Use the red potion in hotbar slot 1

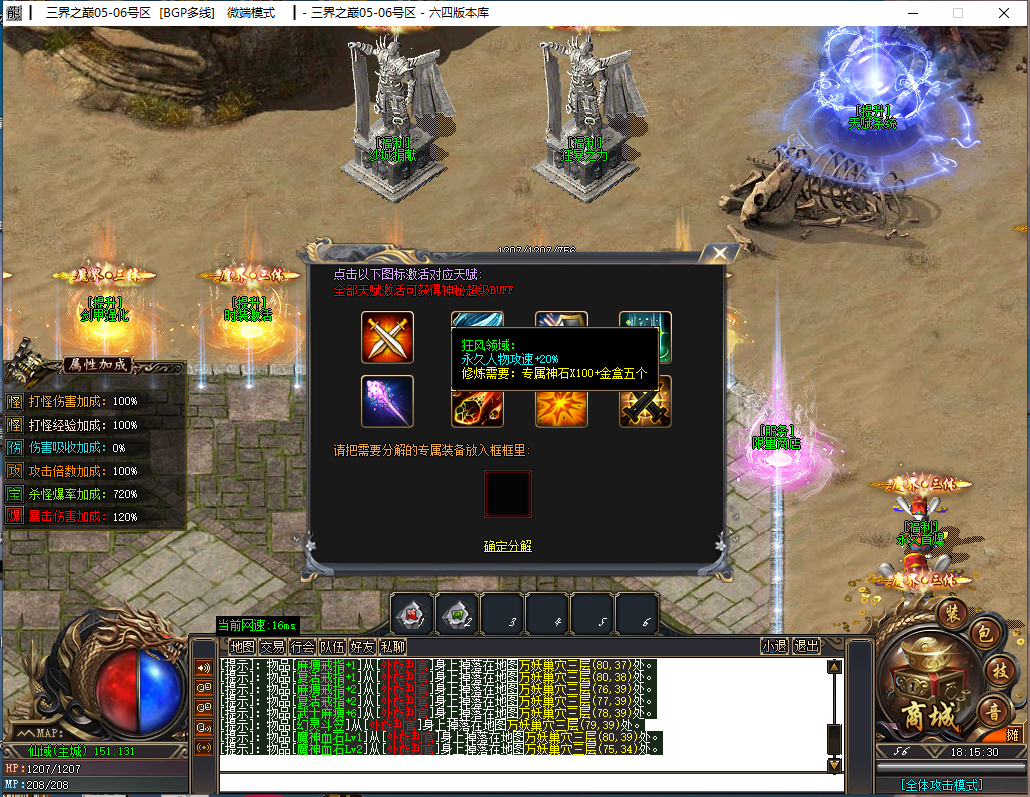[x=412, y=613]
